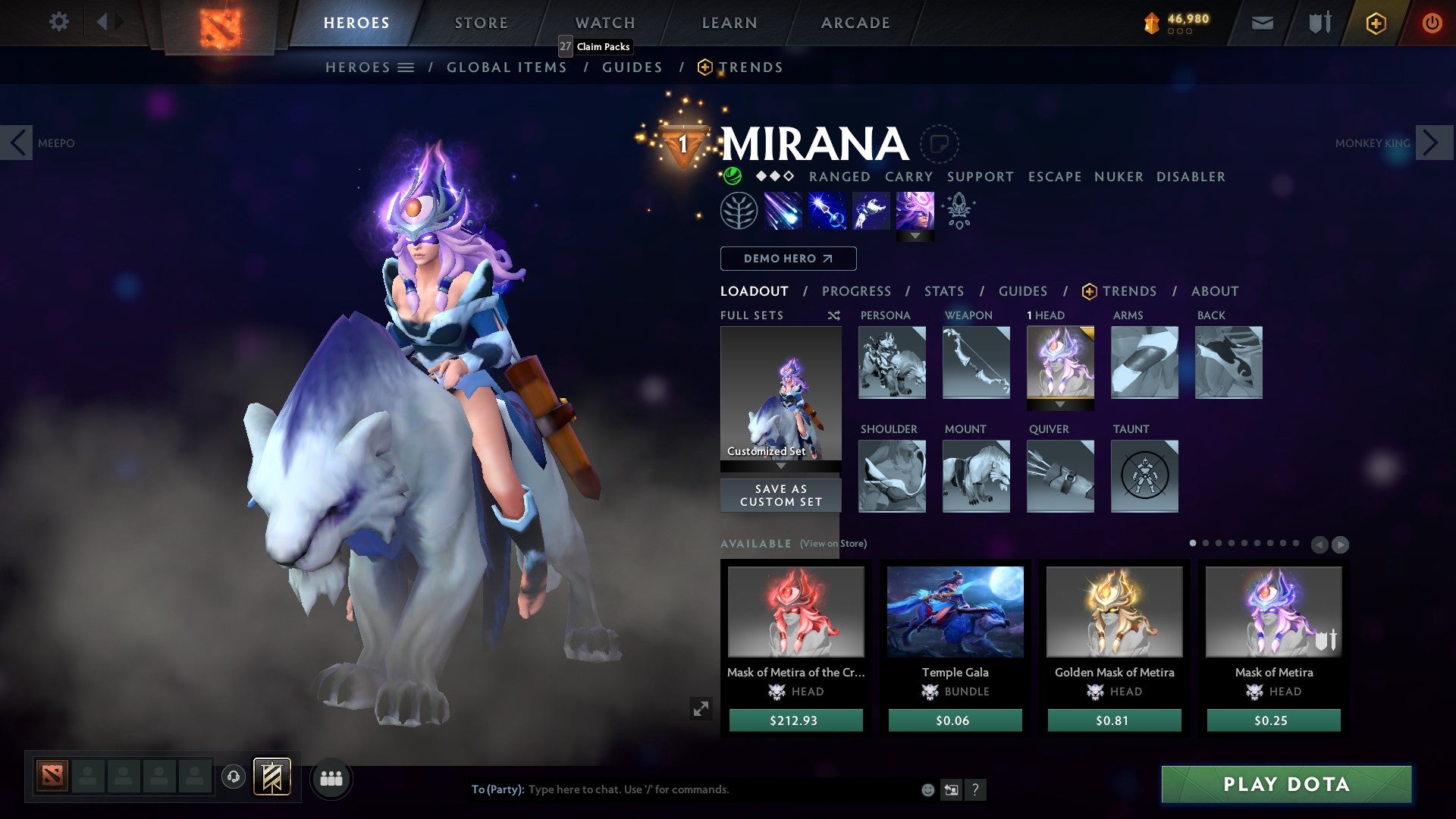Click the shuffle icon next to Full Sets
Image resolution: width=1456 pixels, height=819 pixels.
[x=833, y=315]
